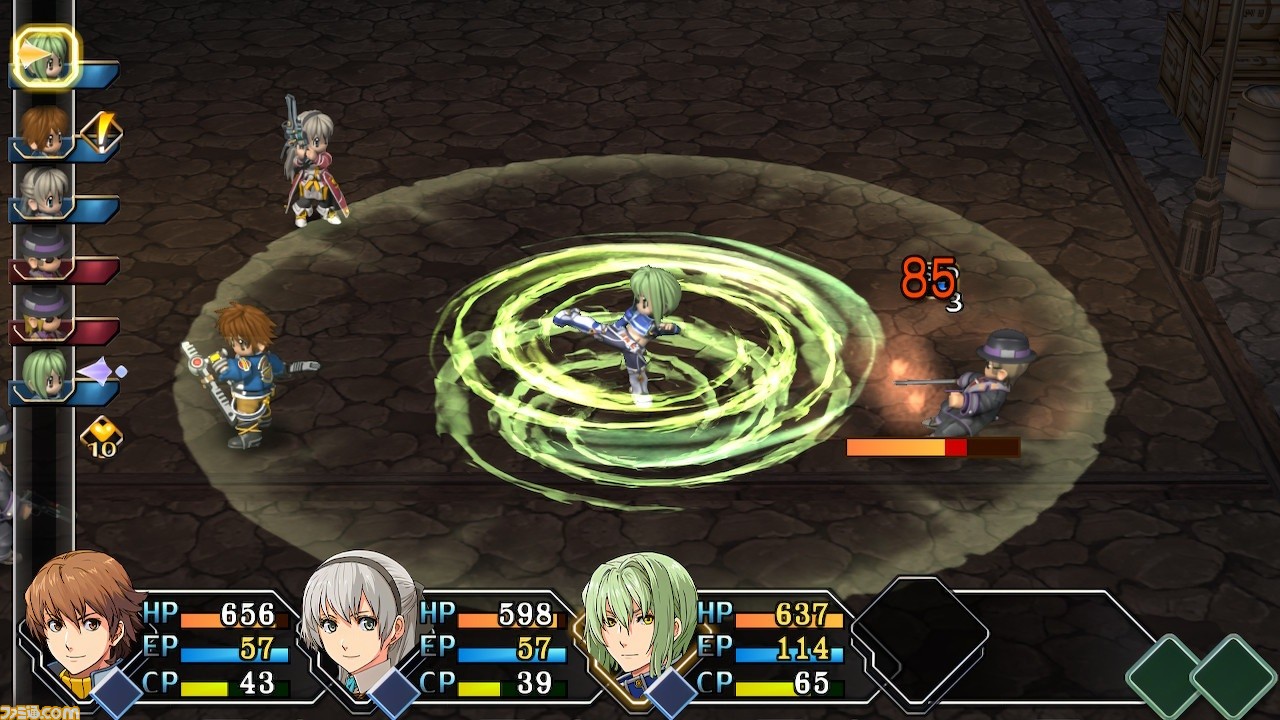This screenshot has height=720, width=1280.
Task: Click the orange exclamation turn bonus icon
Action: coord(101,131)
